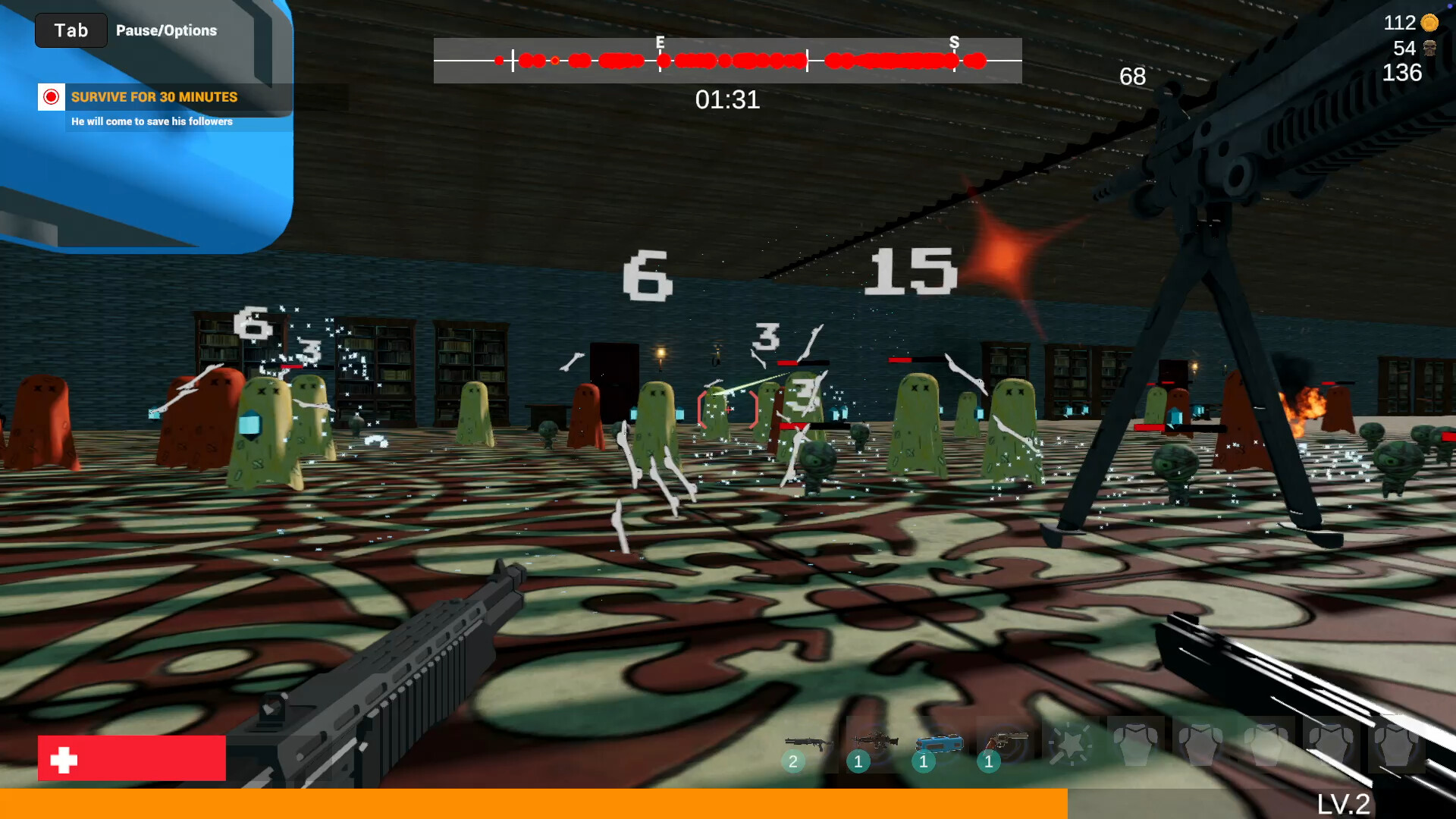Click the Survive for 30 Minutes objective
1456x819 pixels.
pyautogui.click(x=154, y=97)
